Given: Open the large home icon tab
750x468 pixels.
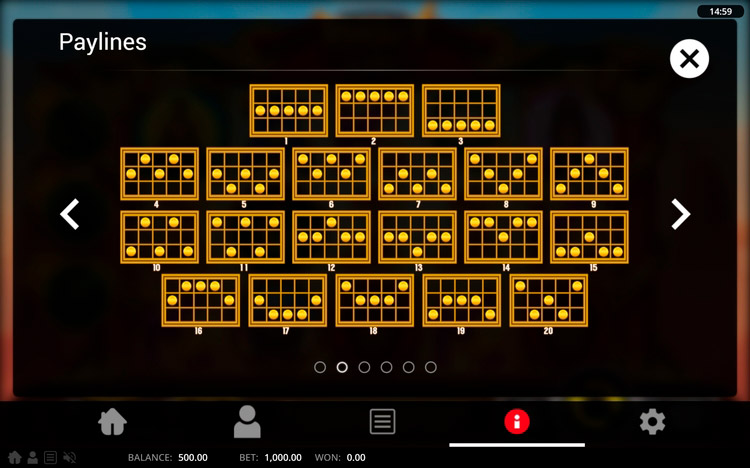Looking at the screenshot, I should pos(113,422).
